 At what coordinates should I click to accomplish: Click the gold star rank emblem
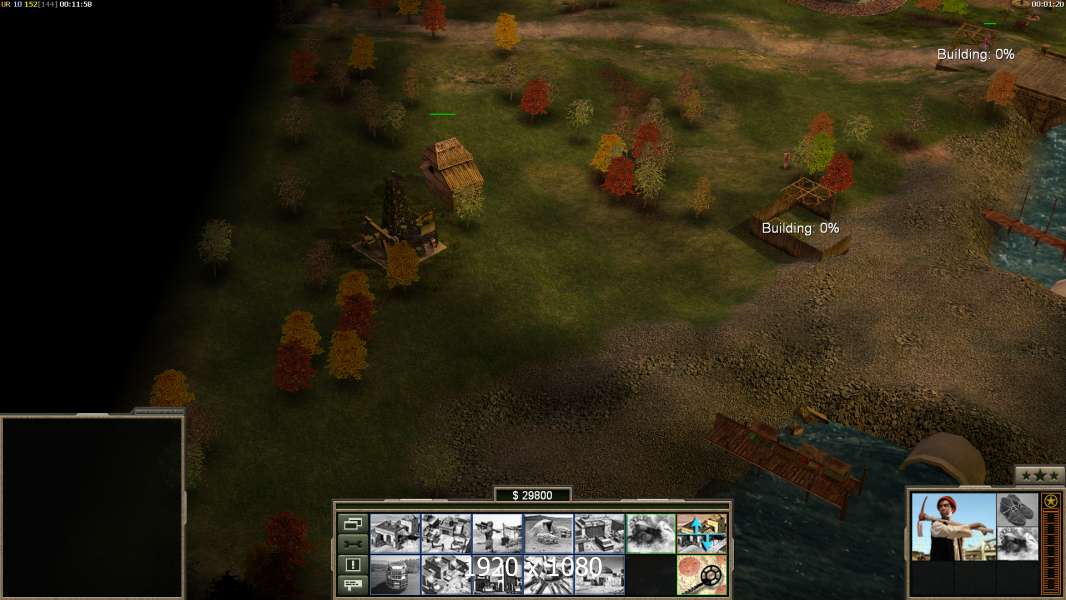(x=1051, y=501)
